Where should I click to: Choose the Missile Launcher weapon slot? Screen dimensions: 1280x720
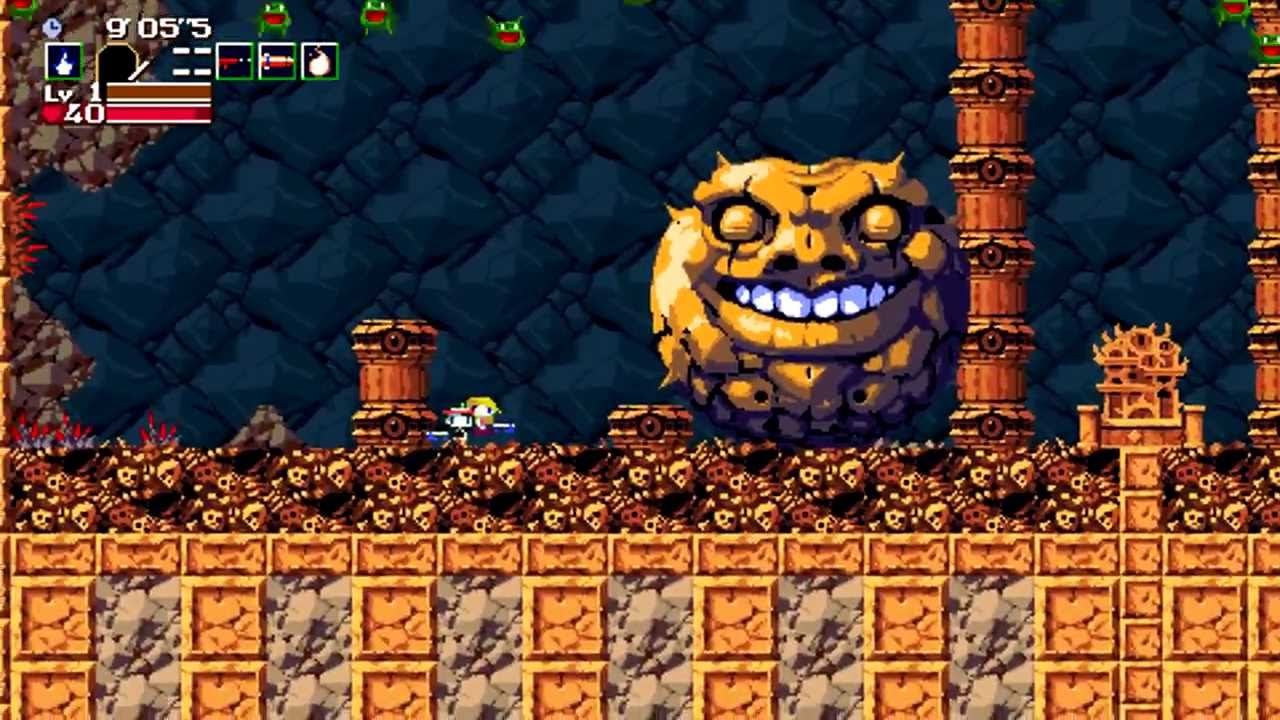coord(277,62)
